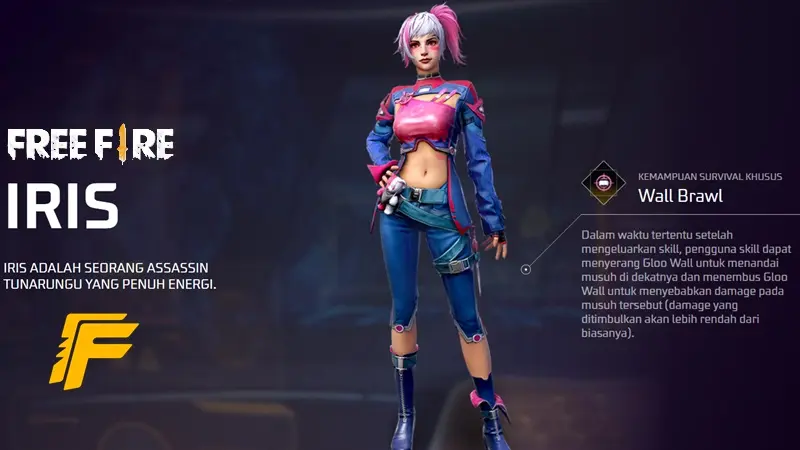Select the Wall Brawl skill icon

[605, 185]
